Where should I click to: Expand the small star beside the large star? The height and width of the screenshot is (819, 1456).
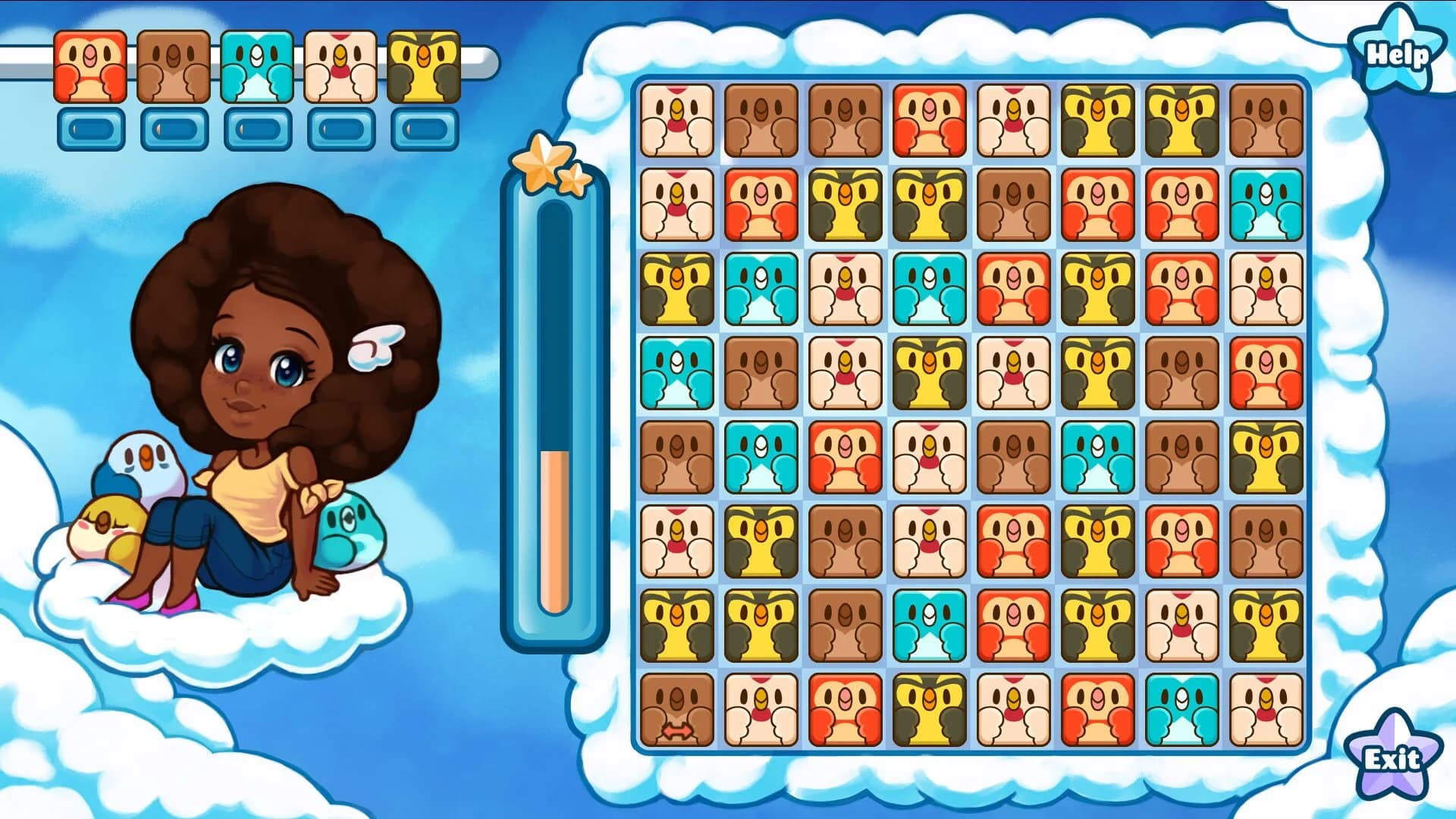(574, 180)
